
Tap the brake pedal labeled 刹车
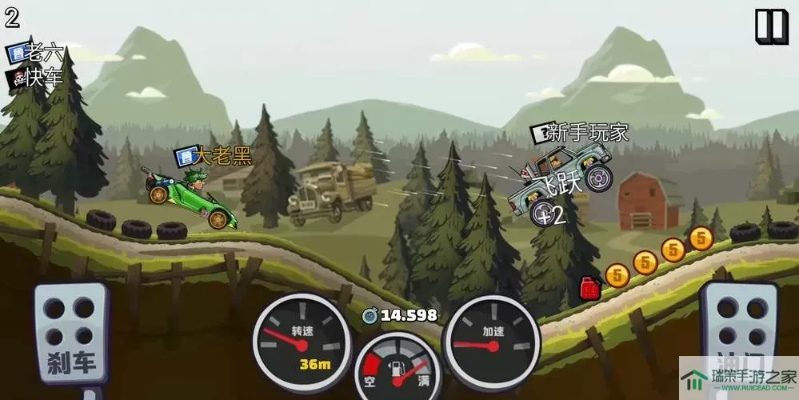click(x=72, y=335)
